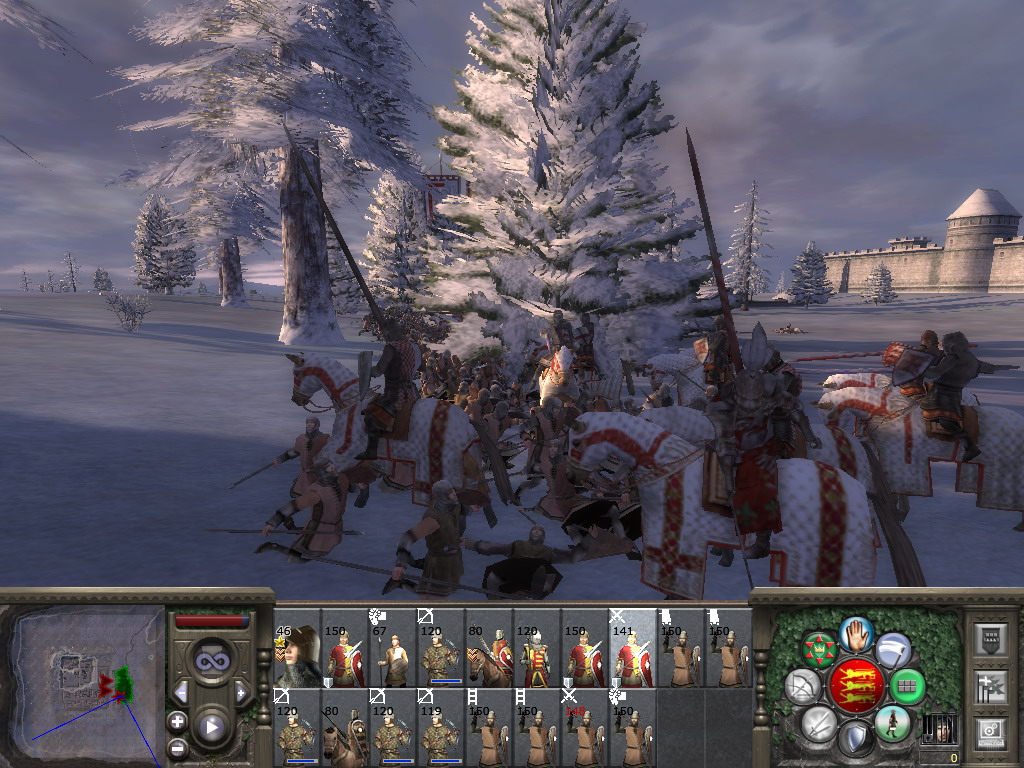Pick the unit card with red 148 count

point(585,729)
